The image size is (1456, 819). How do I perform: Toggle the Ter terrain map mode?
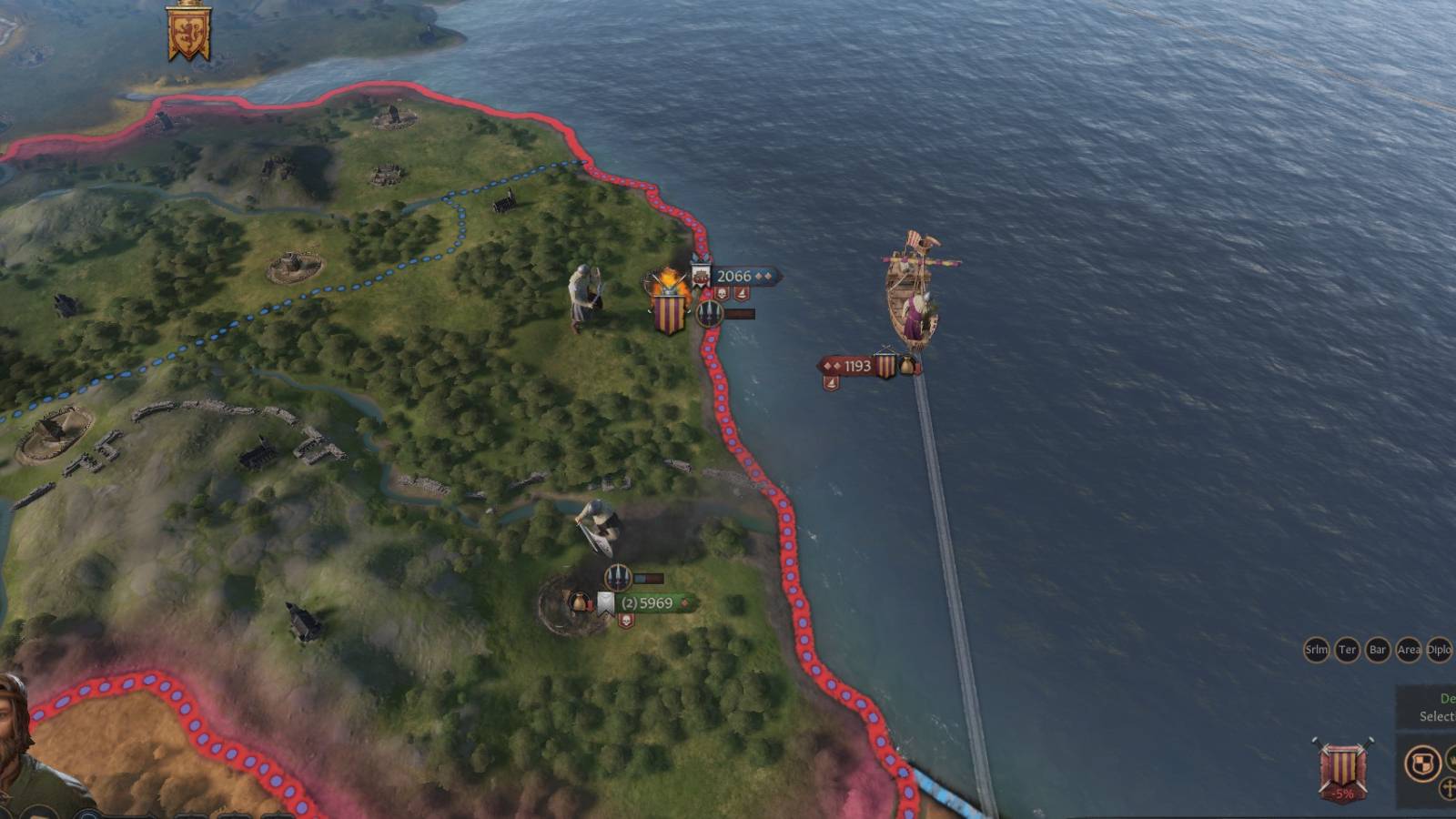pyautogui.click(x=1346, y=651)
